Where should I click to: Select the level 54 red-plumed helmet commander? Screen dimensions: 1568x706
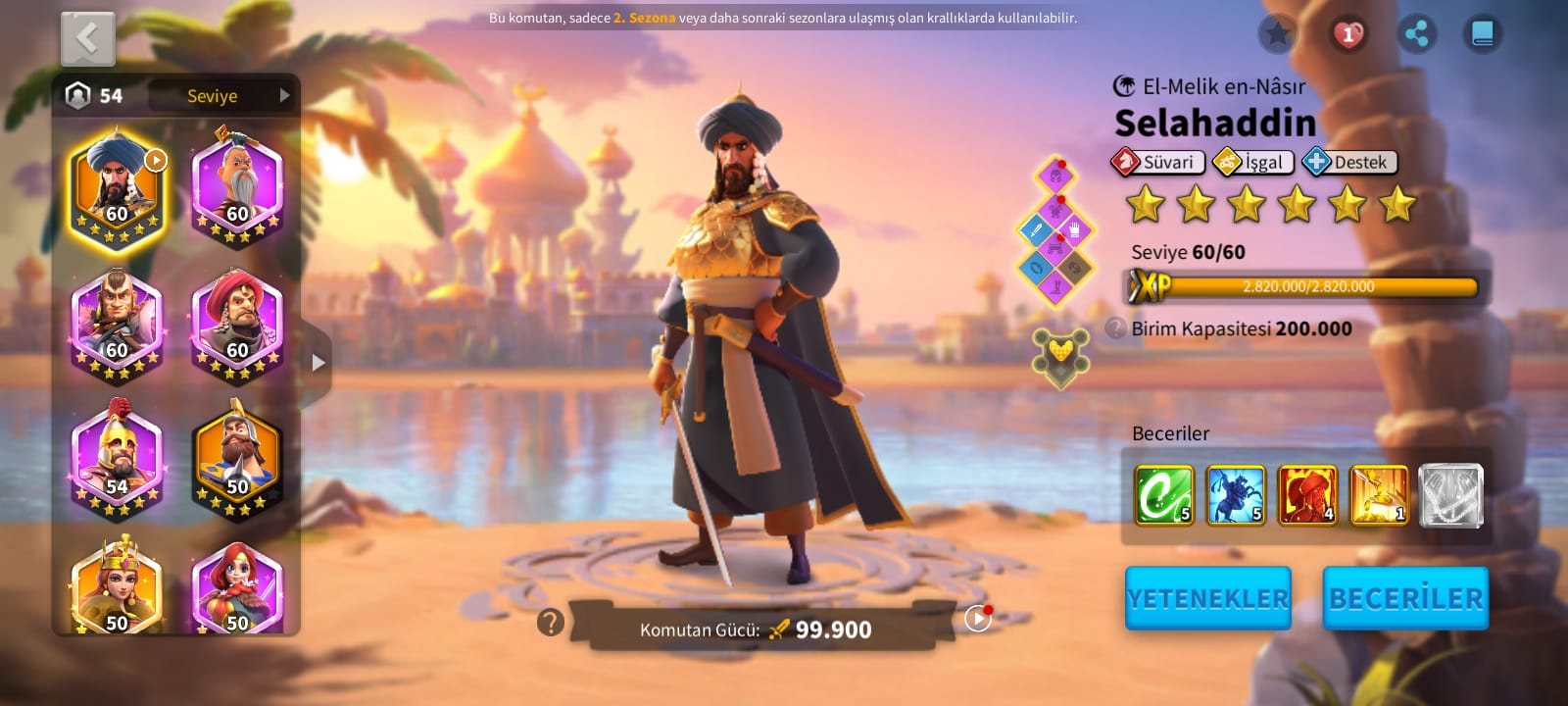[118, 457]
